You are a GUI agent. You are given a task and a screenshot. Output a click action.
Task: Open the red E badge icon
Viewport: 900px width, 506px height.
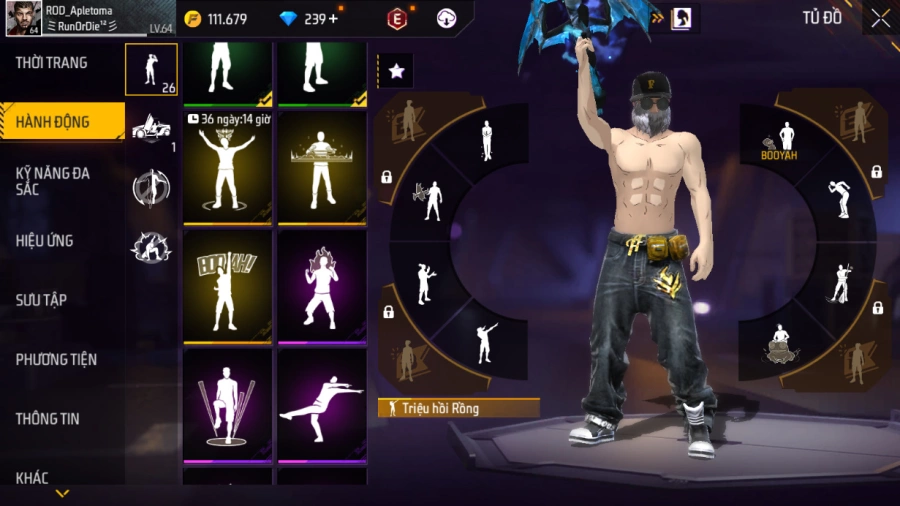[x=398, y=18]
